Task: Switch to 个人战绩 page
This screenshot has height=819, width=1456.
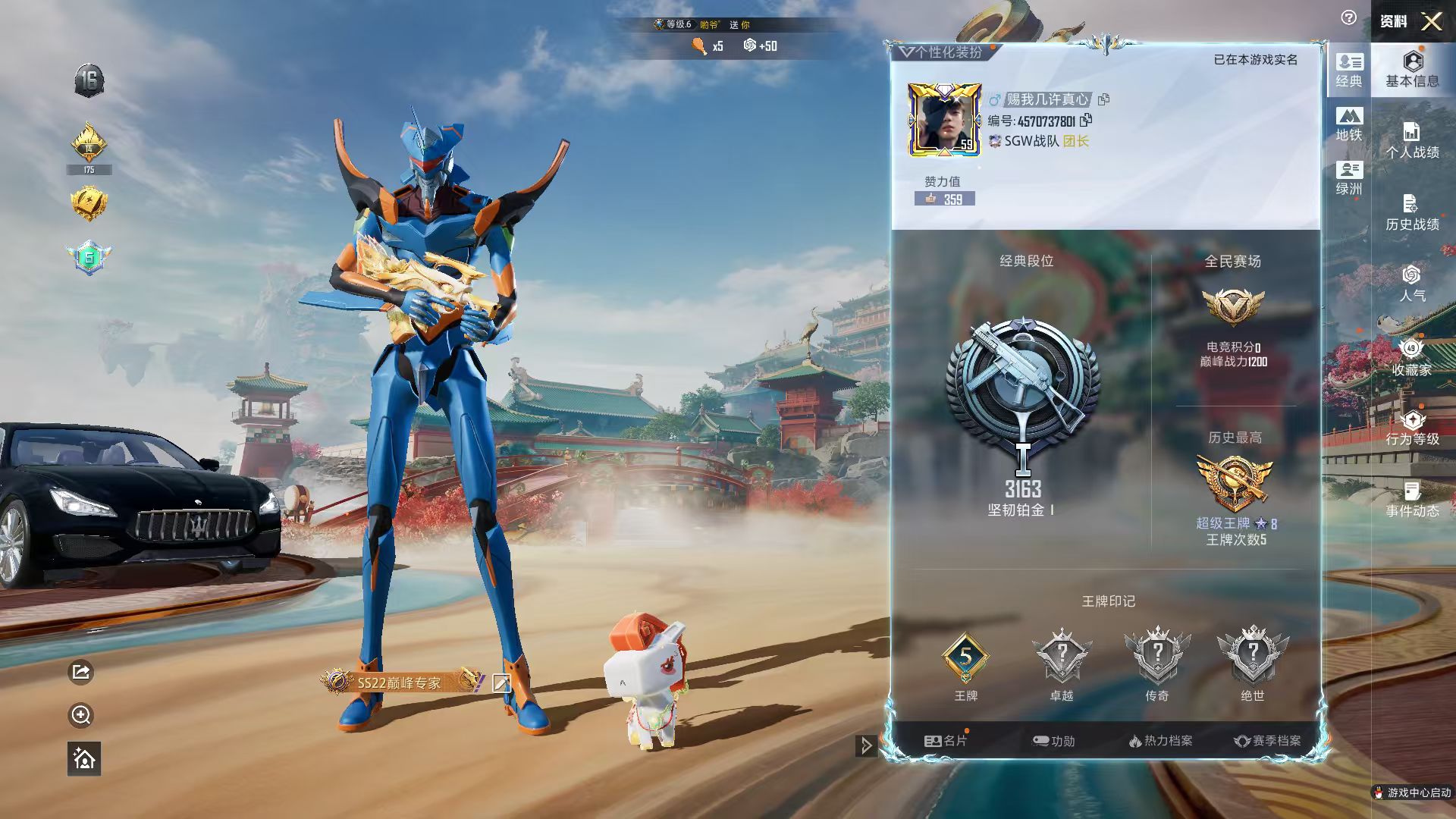Action: point(1412,141)
